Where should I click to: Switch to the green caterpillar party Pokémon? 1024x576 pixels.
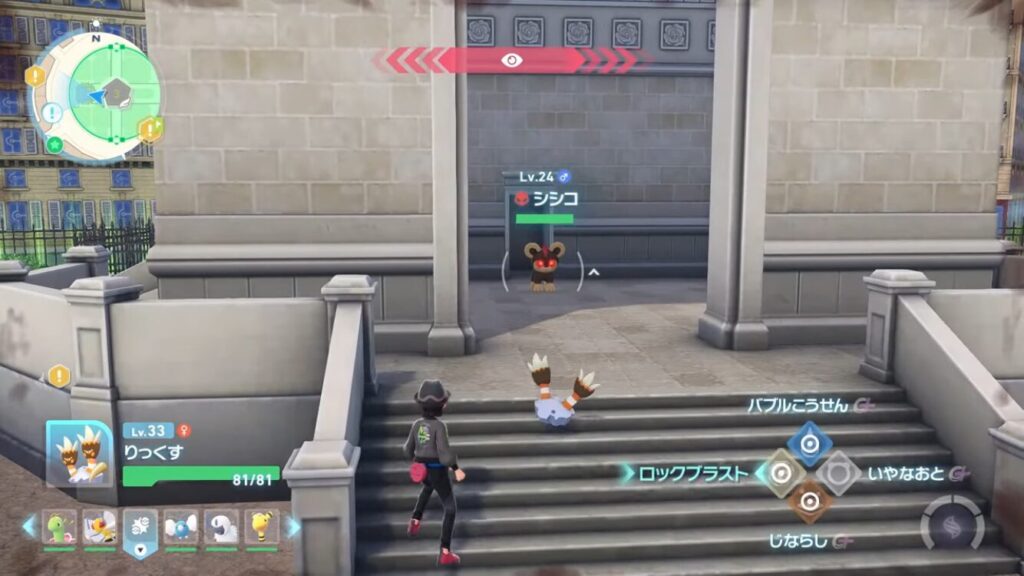(58, 526)
